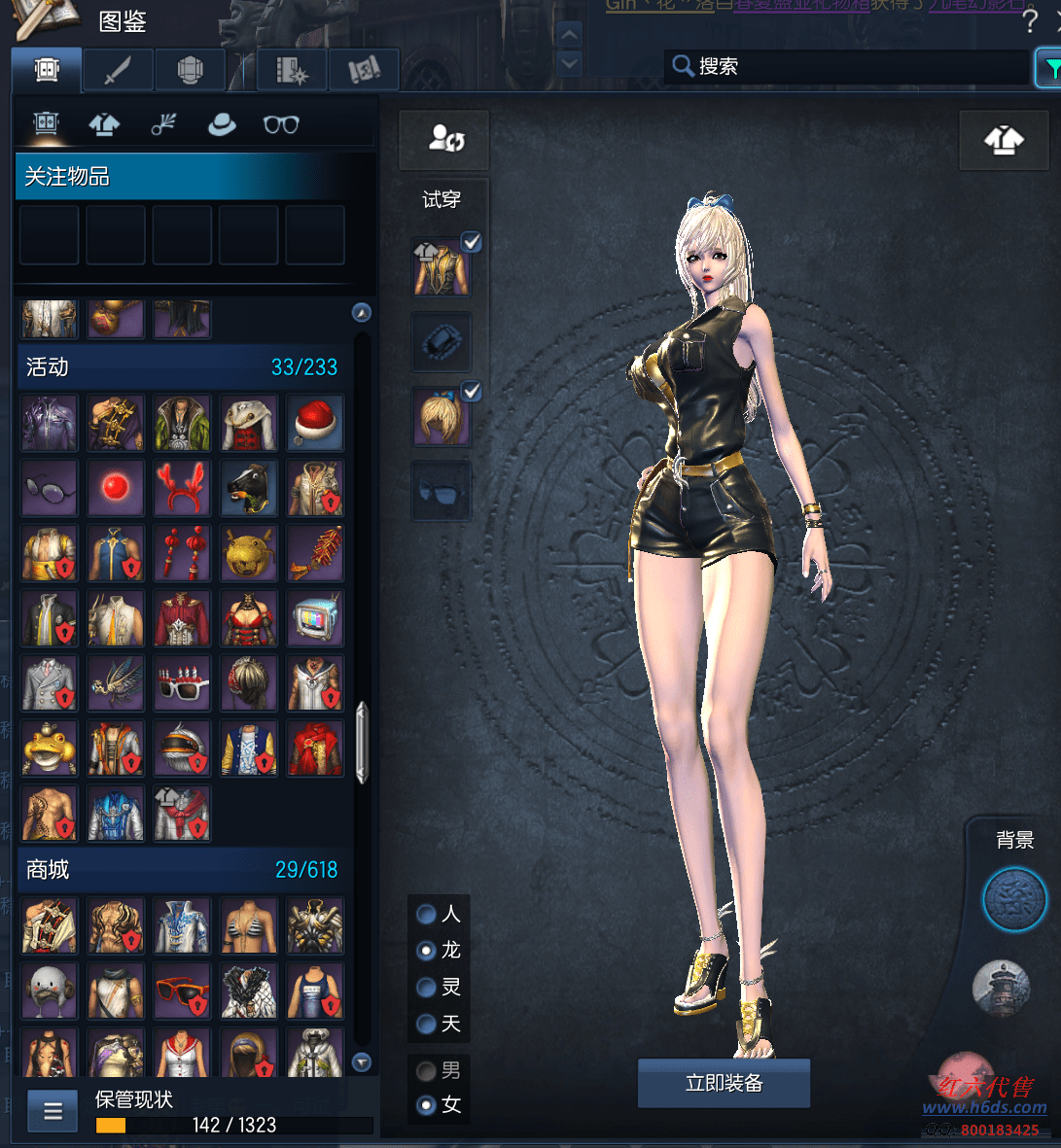Open the 保管现状 list menu button
The image size is (1061, 1148).
[53, 1111]
